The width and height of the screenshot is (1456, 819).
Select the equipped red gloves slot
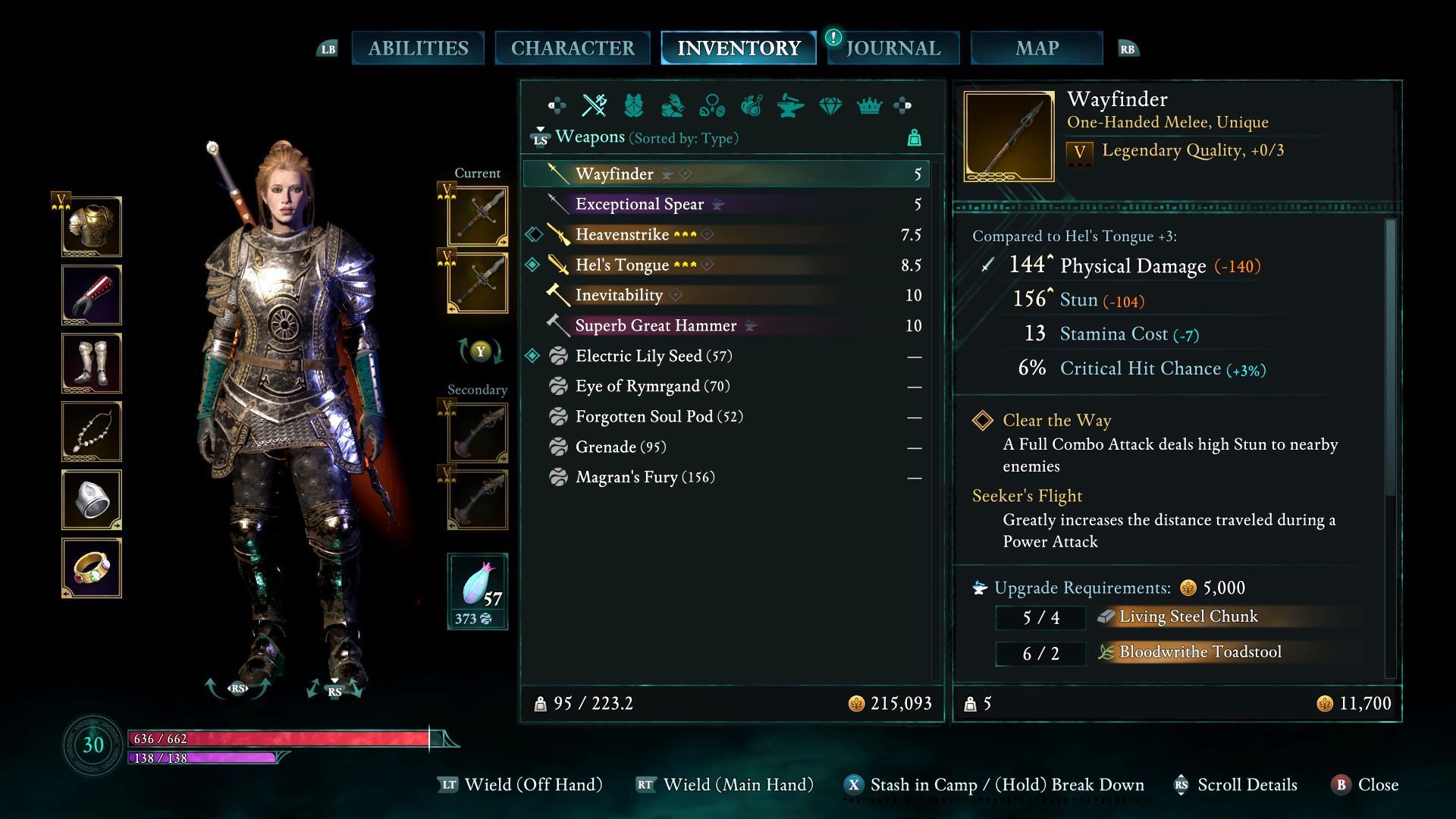92,295
